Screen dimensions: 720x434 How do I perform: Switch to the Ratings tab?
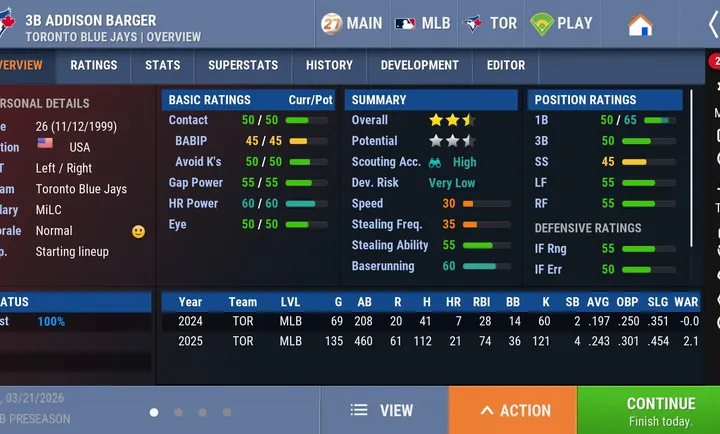click(94, 65)
